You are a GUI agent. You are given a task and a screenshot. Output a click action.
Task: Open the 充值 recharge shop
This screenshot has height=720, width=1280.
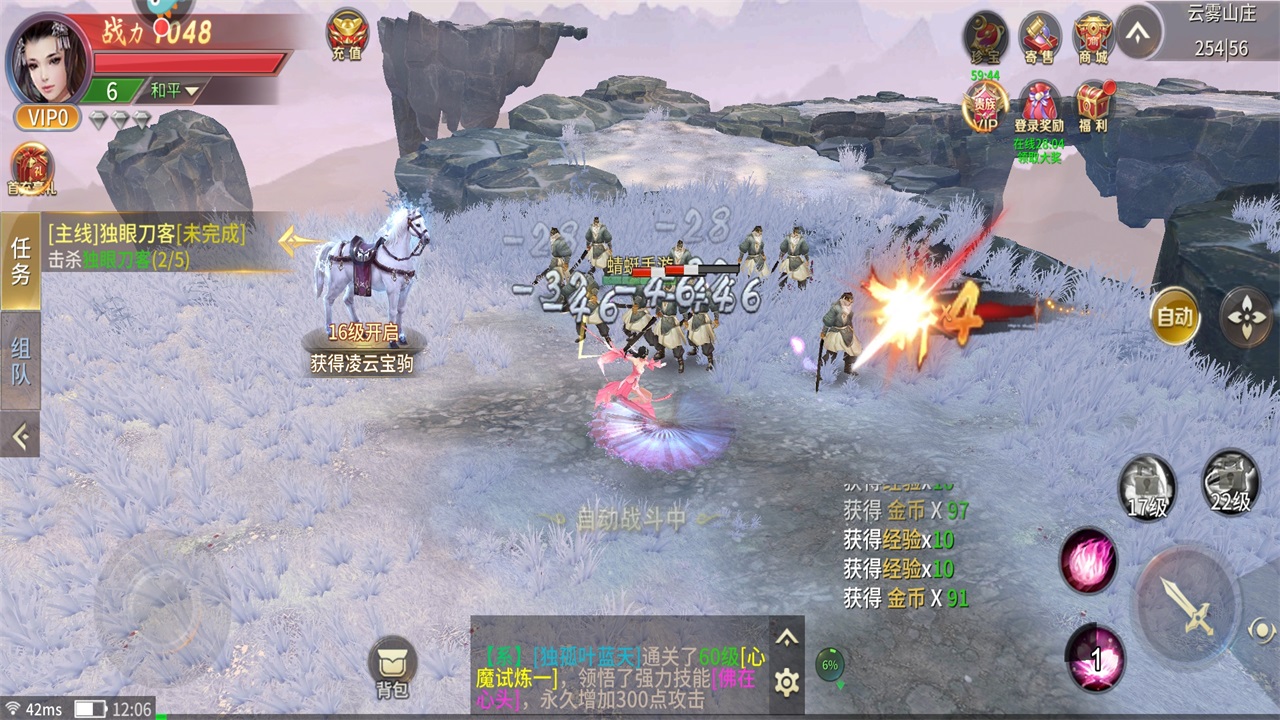point(347,35)
